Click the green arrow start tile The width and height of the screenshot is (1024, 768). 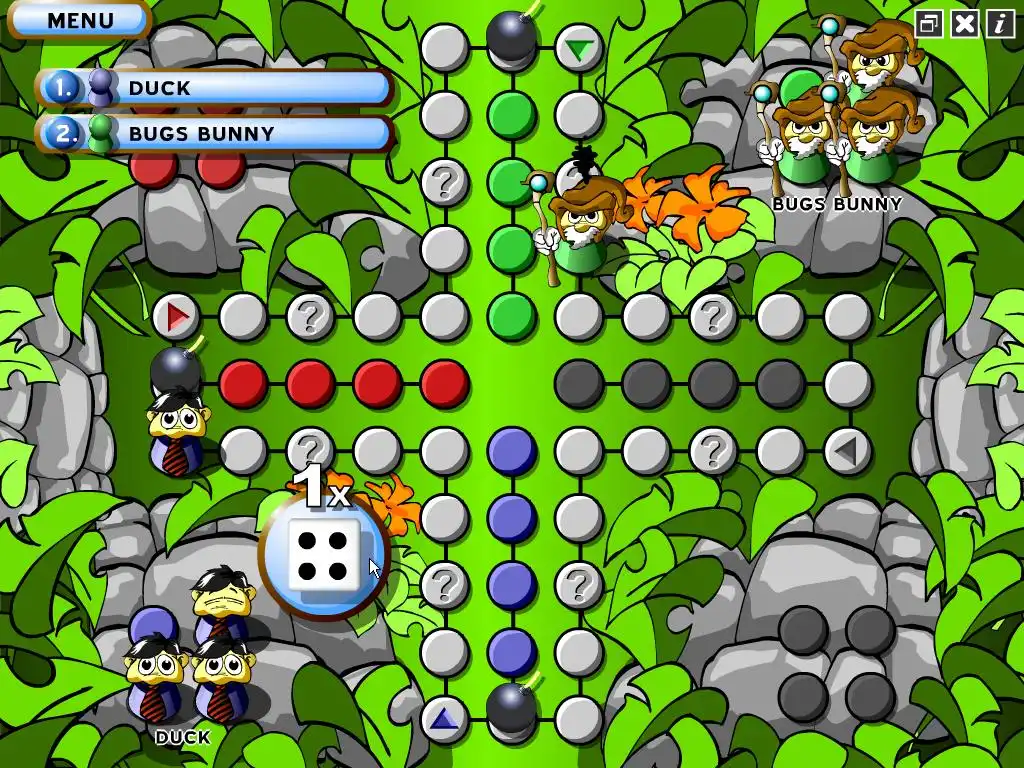(579, 48)
